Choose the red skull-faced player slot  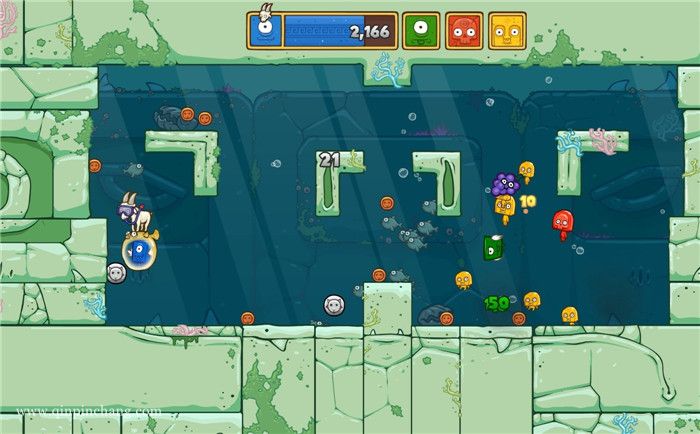[464, 31]
